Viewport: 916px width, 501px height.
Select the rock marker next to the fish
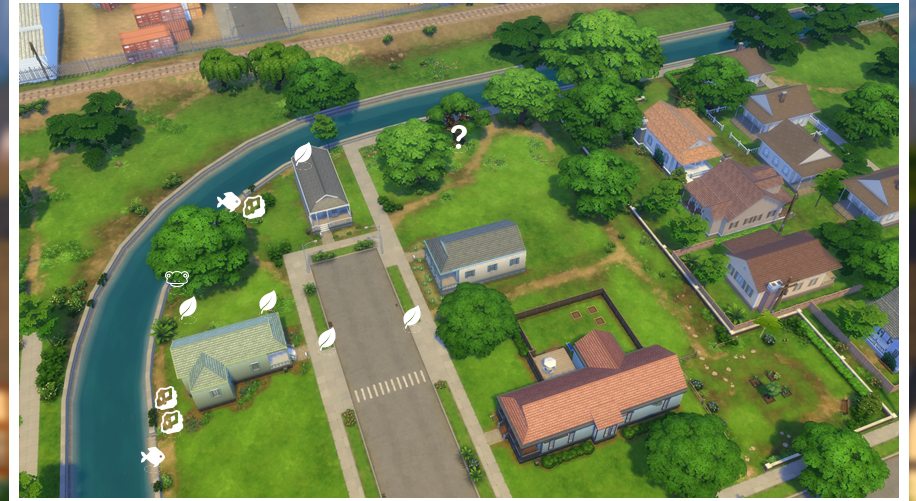click(254, 207)
